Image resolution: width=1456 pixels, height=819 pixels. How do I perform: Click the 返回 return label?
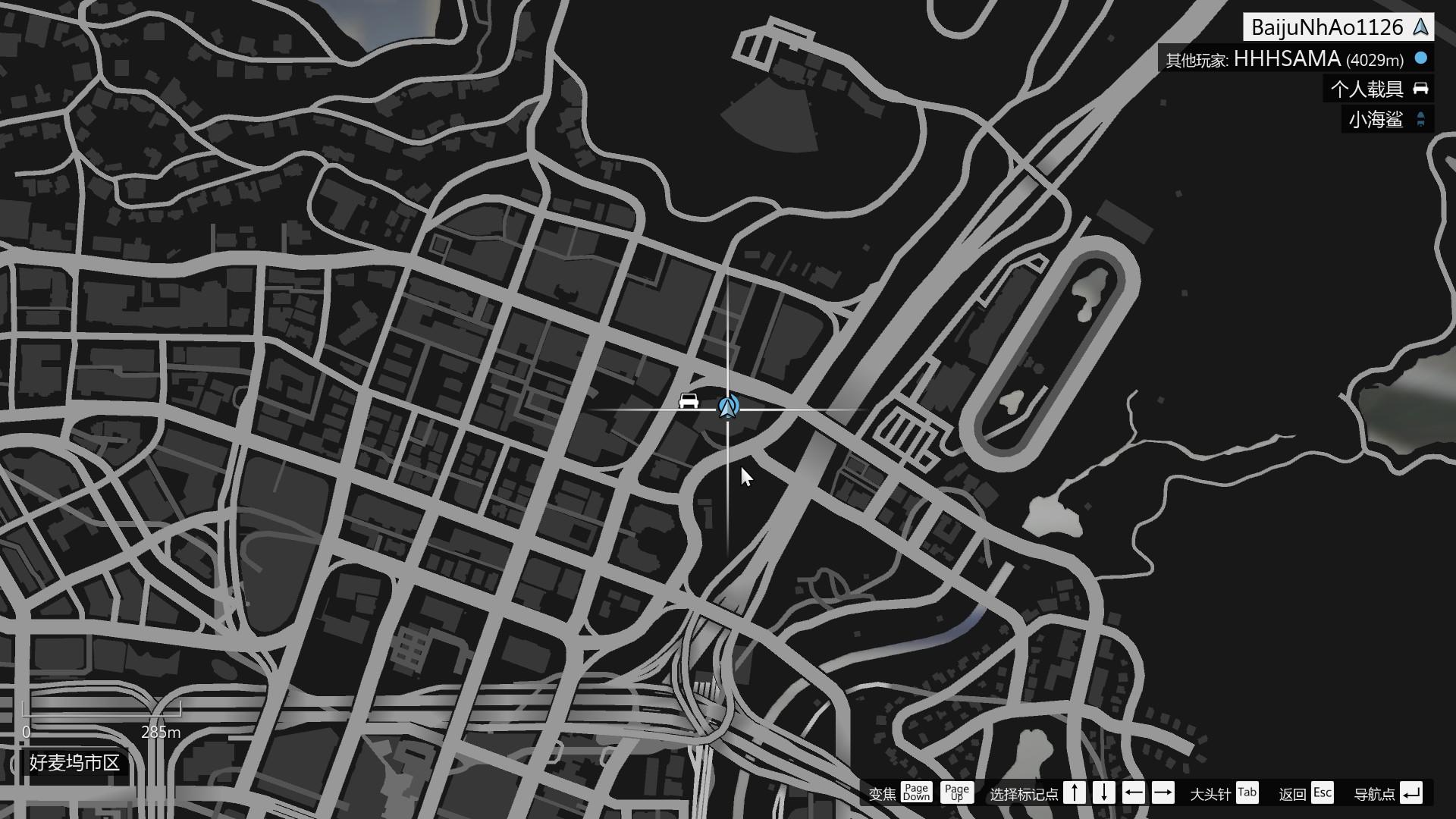point(1294,793)
